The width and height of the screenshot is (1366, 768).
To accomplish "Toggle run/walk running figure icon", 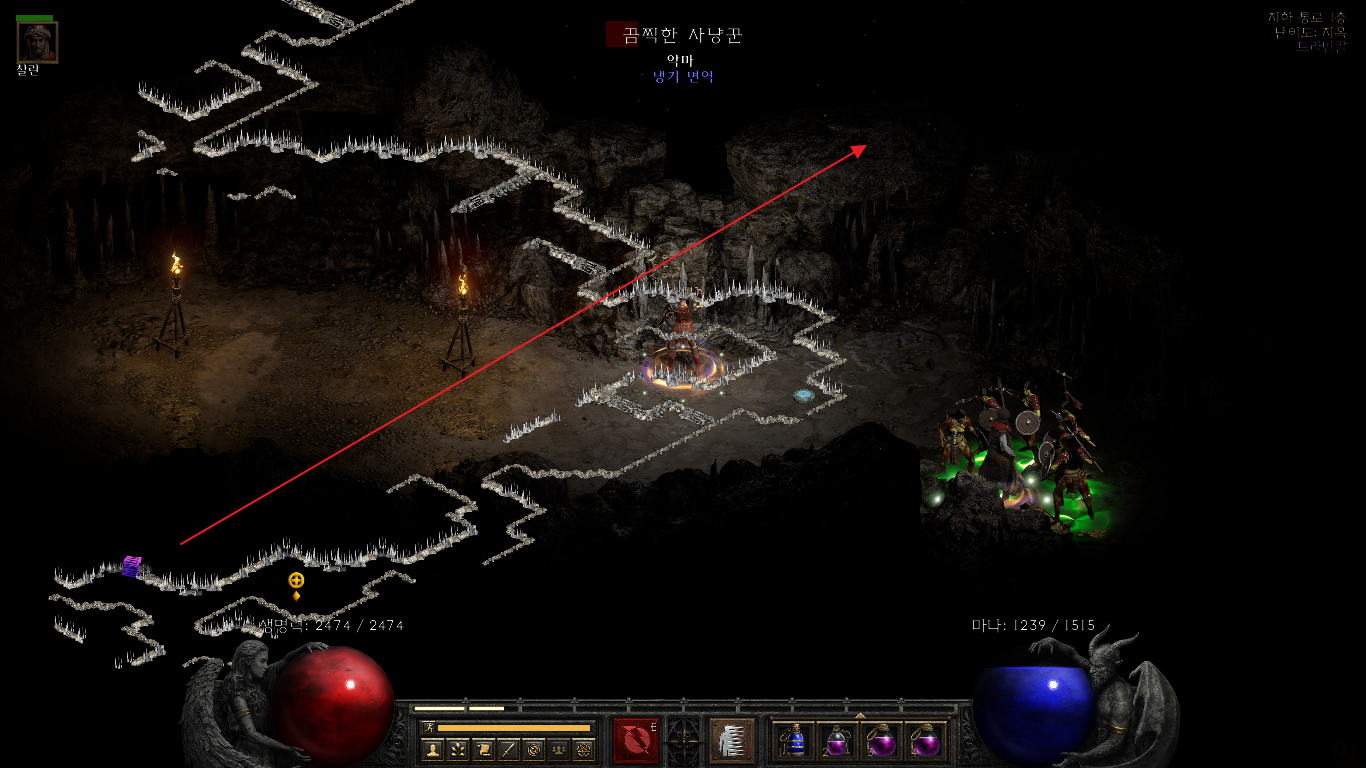I will pos(429,727).
